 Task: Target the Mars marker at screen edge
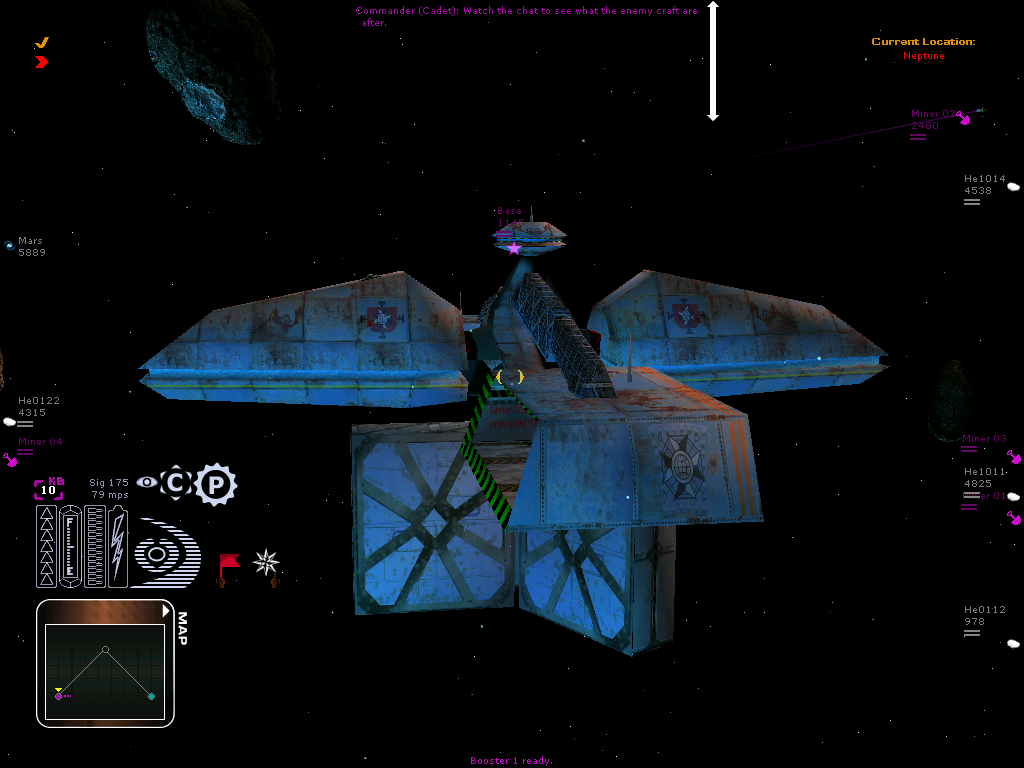[10, 245]
